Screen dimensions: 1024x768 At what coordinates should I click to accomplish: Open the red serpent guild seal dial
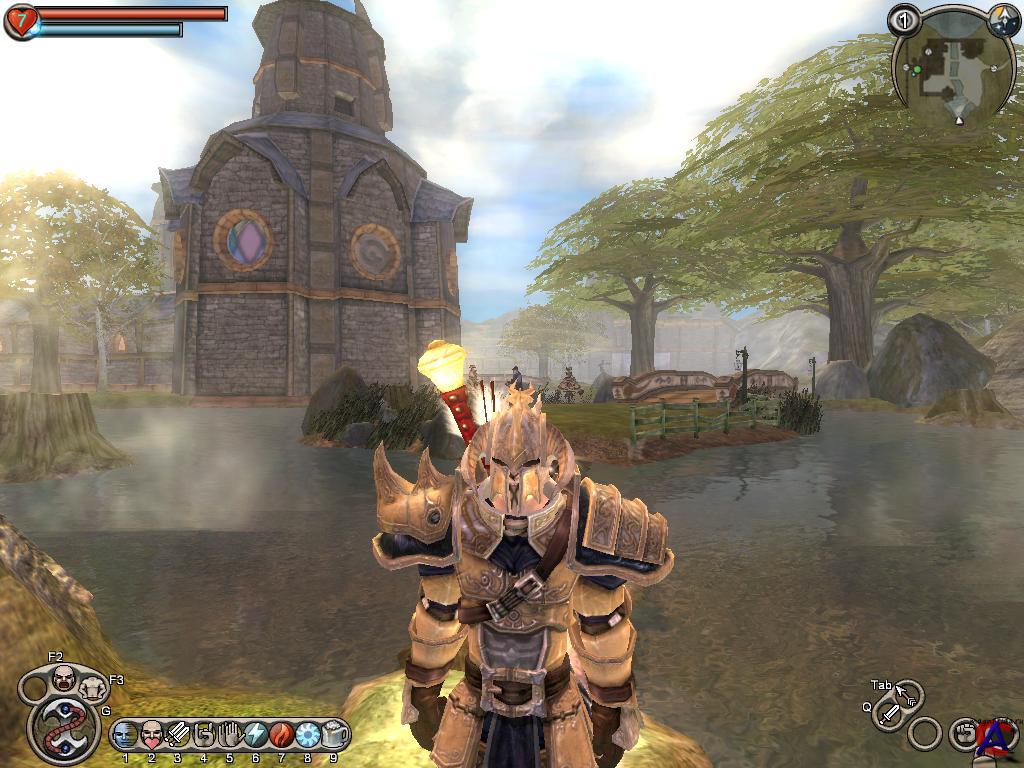pos(65,727)
